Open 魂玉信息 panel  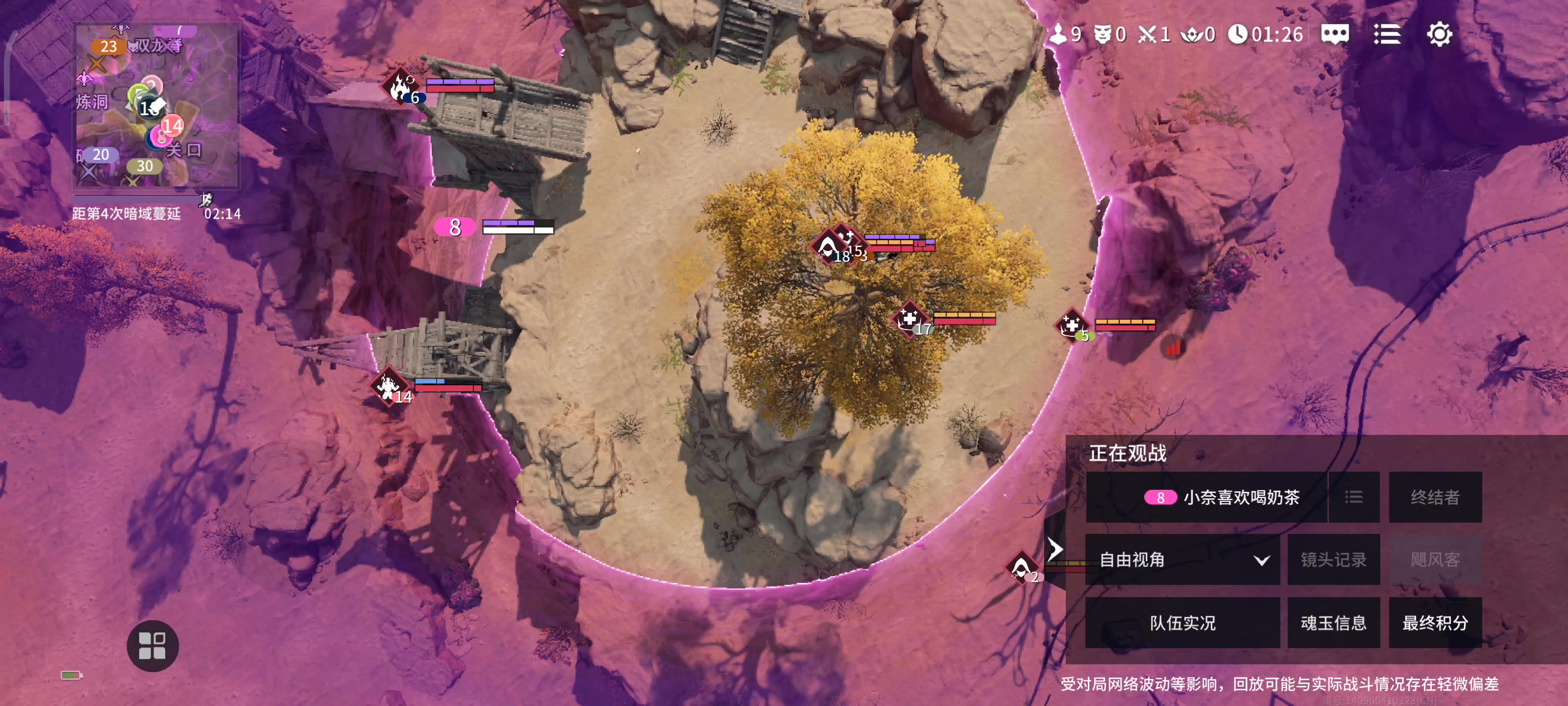click(1333, 623)
